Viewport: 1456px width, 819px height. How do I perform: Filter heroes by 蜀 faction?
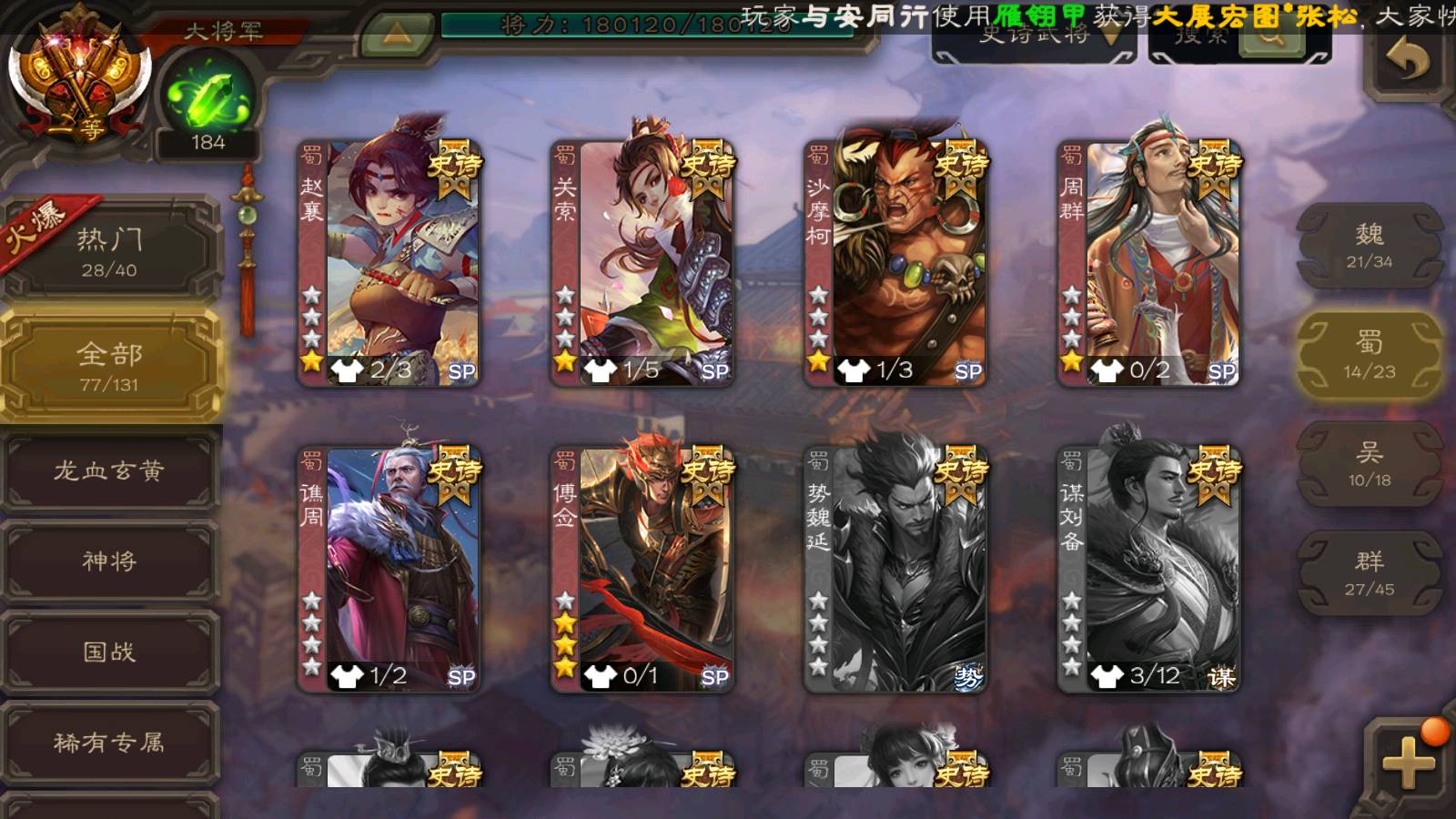[x=1369, y=355]
